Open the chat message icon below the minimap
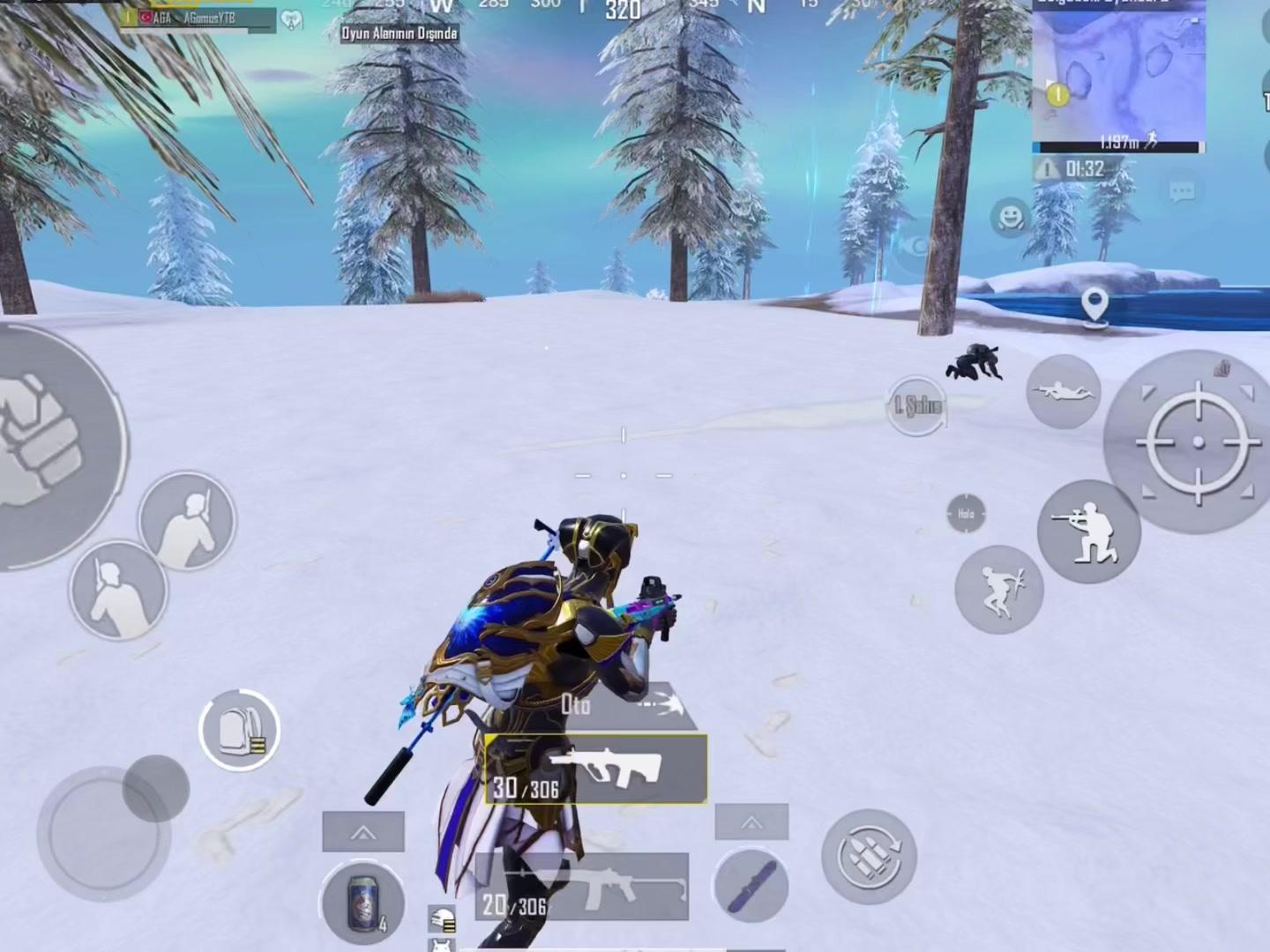The height and width of the screenshot is (952, 1270). point(1182,191)
